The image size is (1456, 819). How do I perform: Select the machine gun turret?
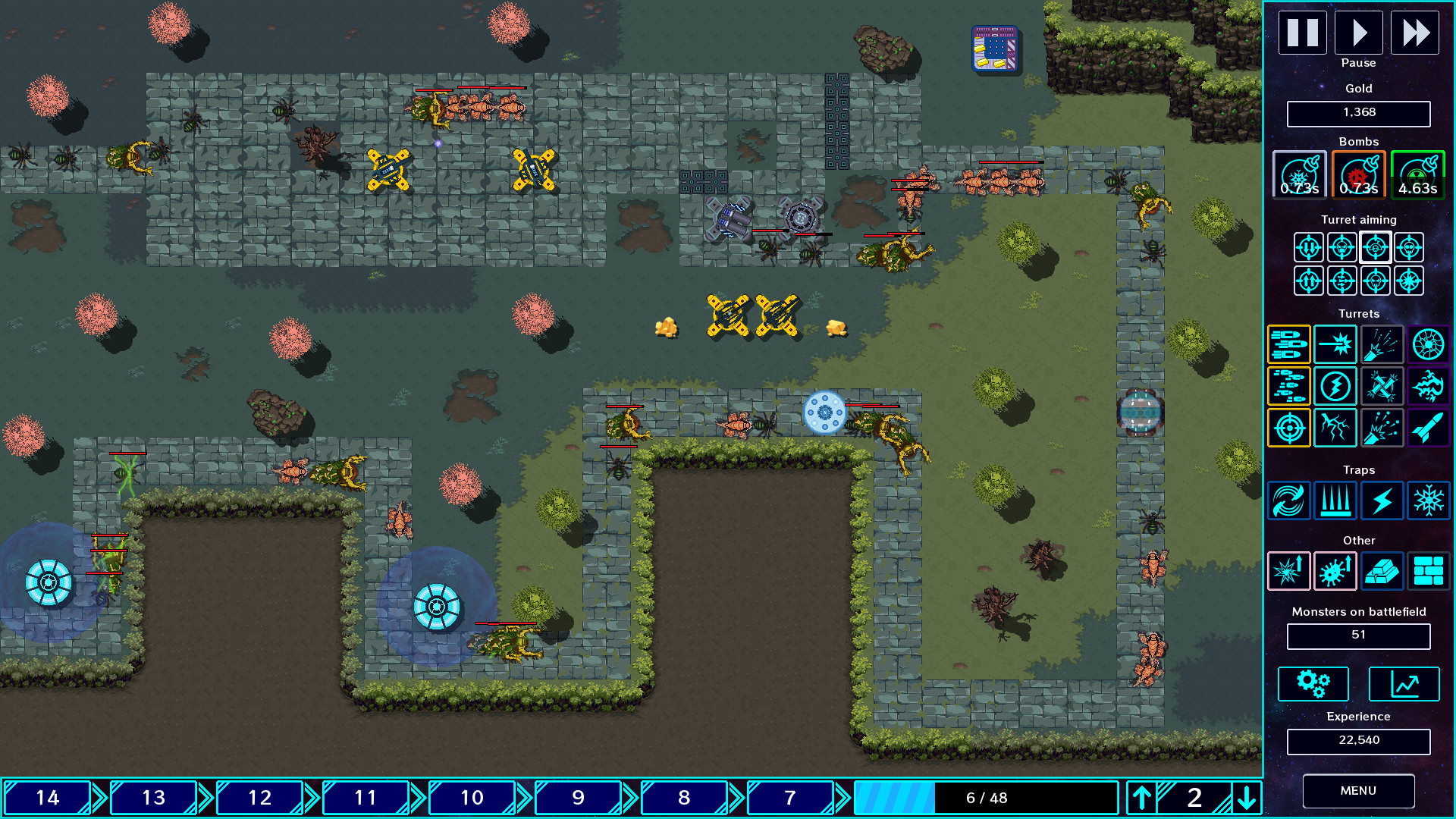(x=1289, y=344)
